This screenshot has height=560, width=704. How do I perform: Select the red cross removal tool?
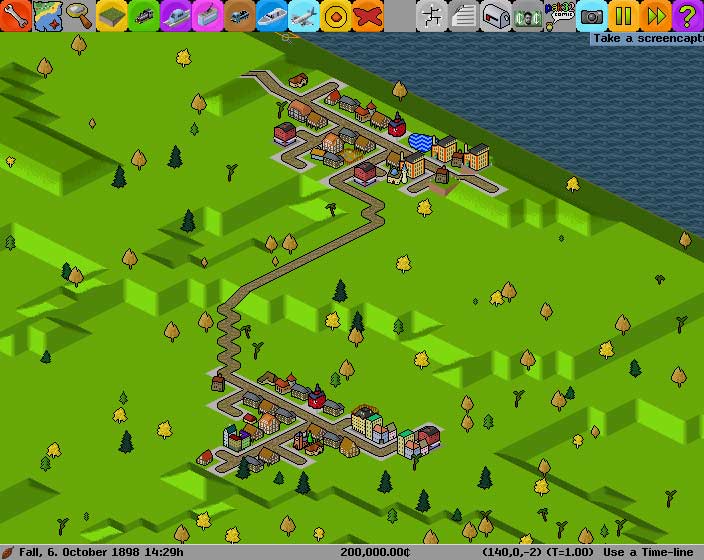367,15
